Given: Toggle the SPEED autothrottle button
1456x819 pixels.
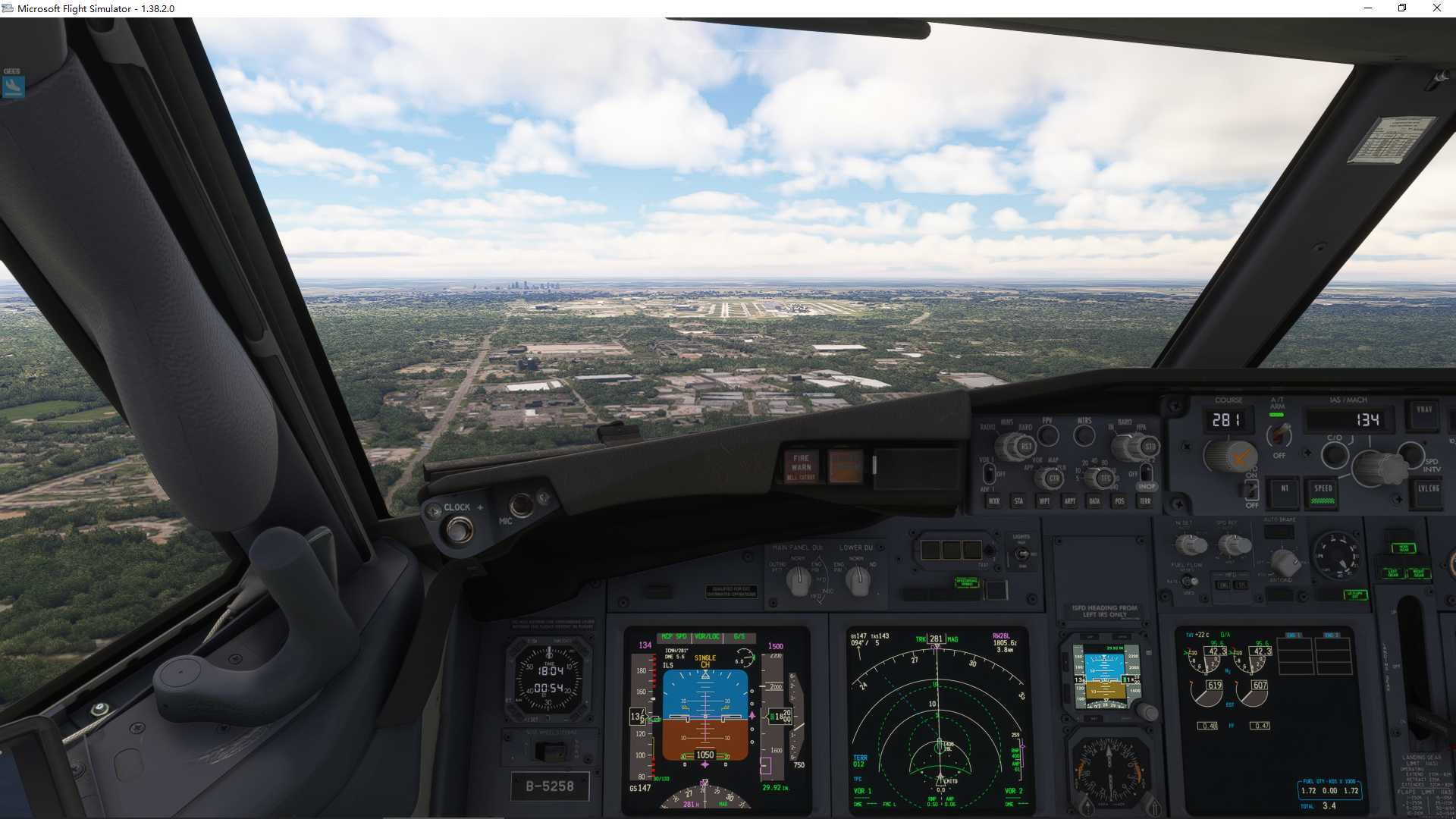Looking at the screenshot, I should (x=1323, y=491).
